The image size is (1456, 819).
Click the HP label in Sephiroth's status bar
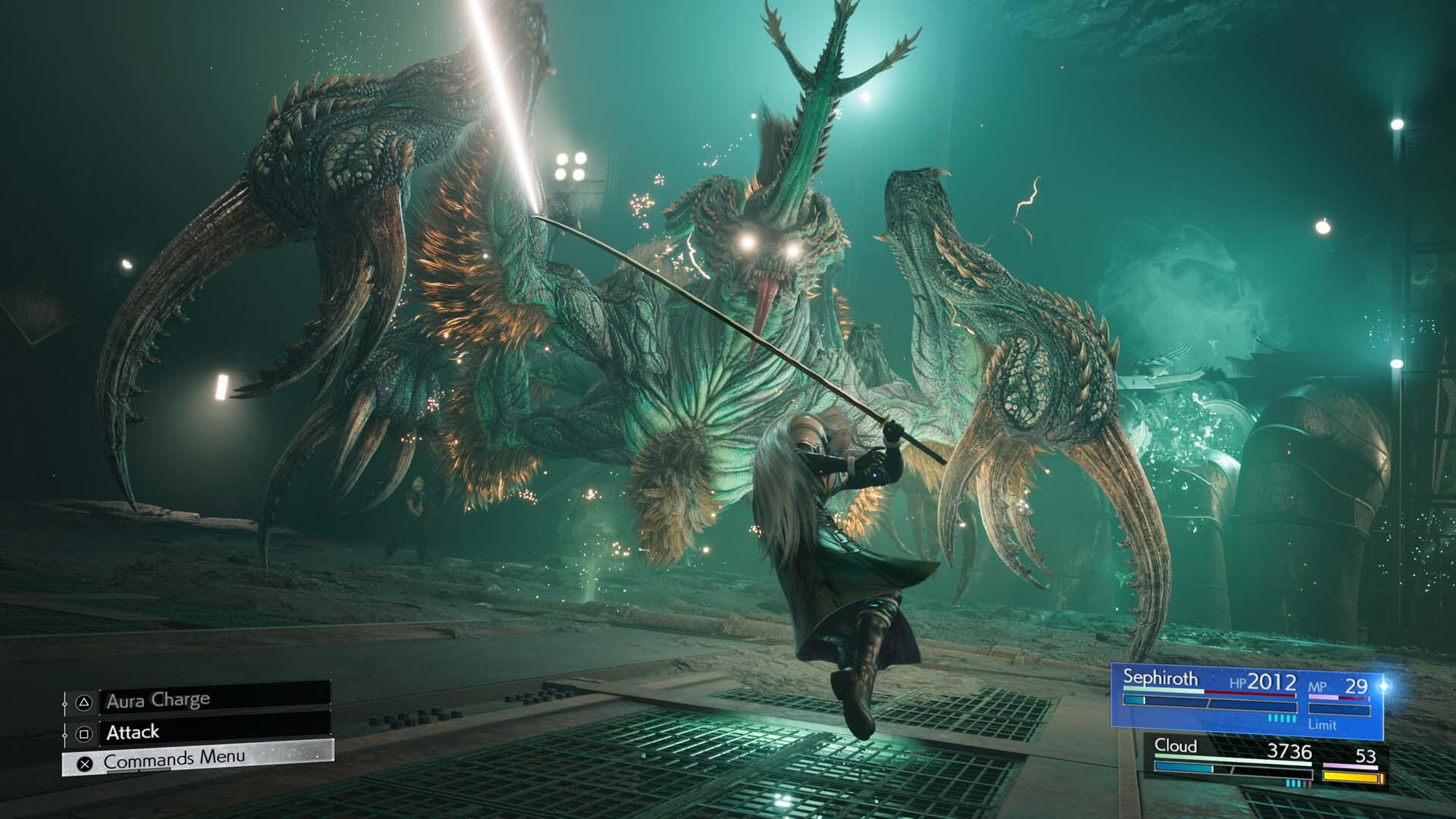(1238, 682)
